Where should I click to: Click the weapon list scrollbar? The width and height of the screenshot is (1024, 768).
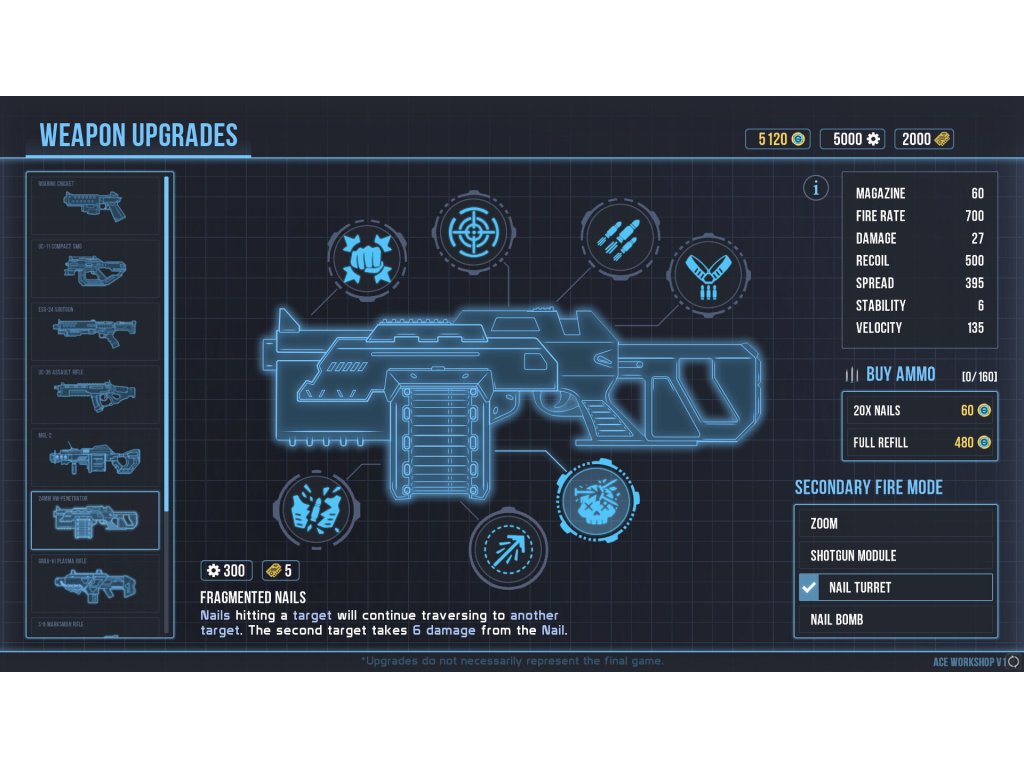tap(166, 340)
